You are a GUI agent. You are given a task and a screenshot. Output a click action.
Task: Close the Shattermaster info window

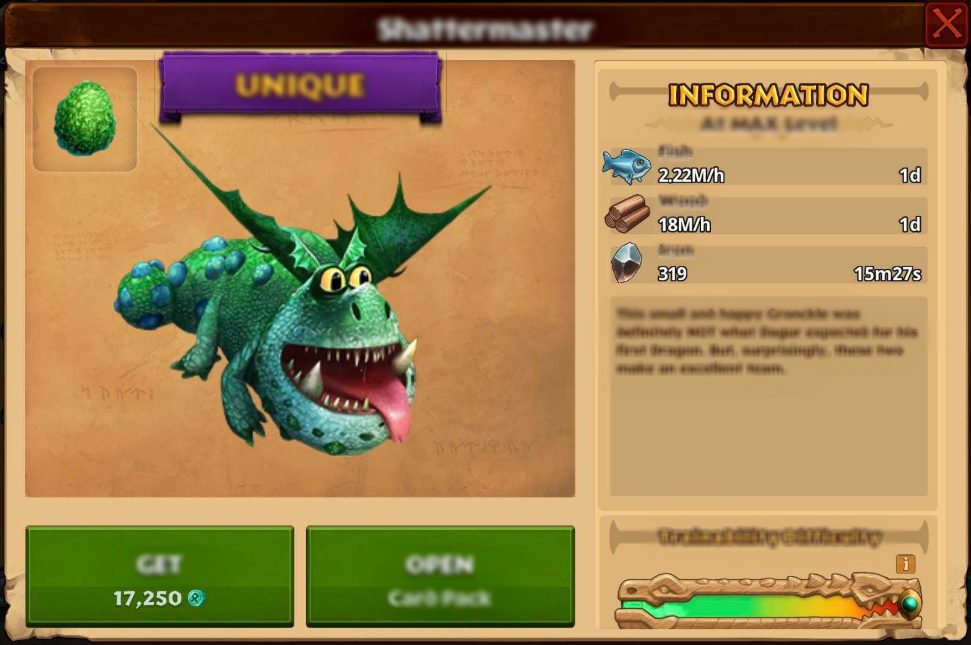pyautogui.click(x=945, y=25)
